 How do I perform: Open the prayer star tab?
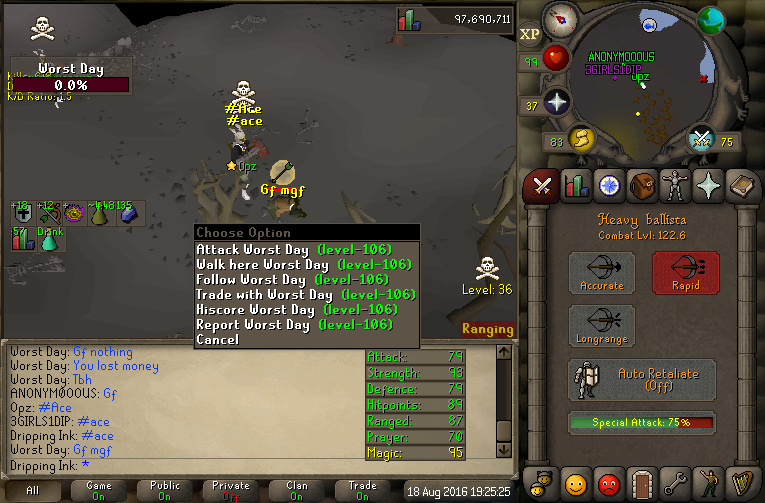pyautogui.click(x=711, y=186)
